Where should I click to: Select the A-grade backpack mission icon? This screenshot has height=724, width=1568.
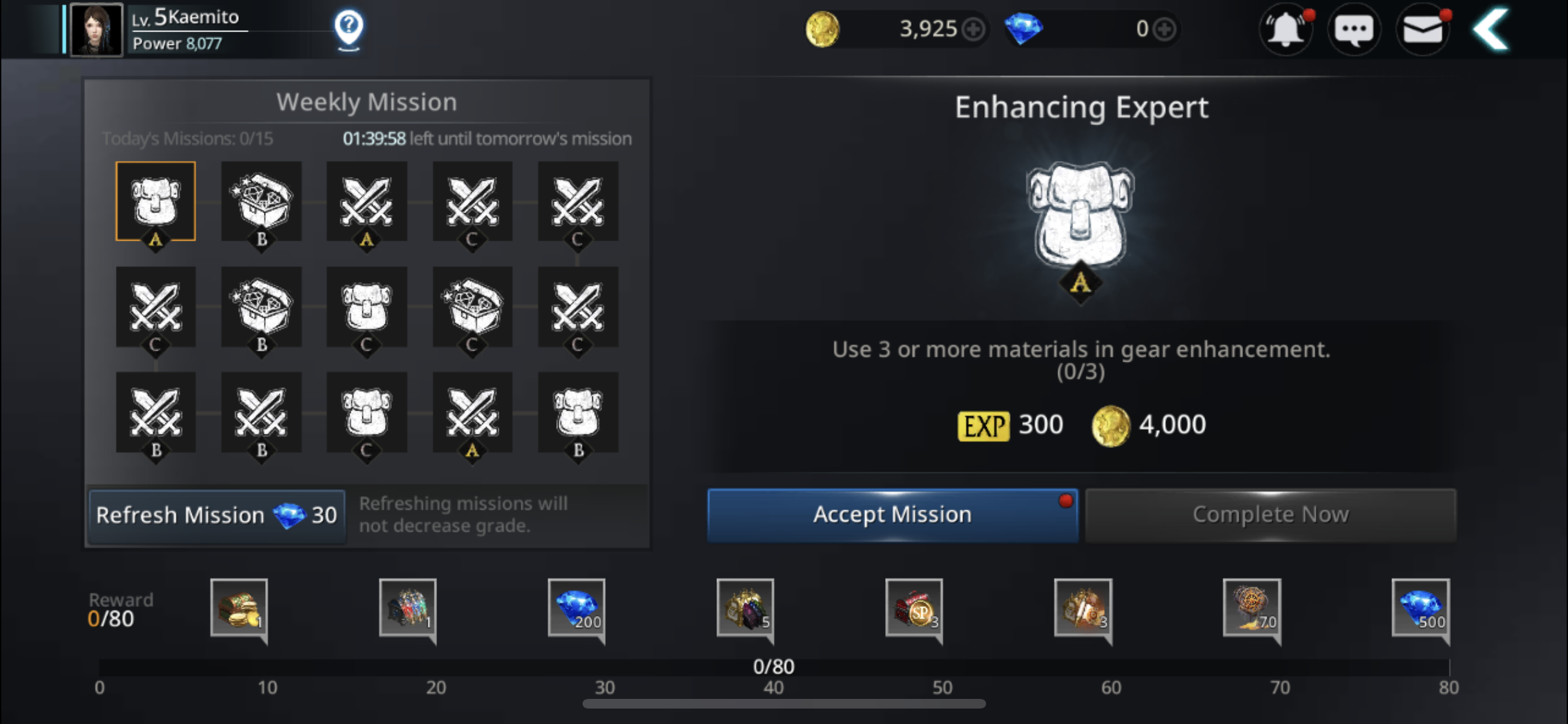click(x=156, y=201)
